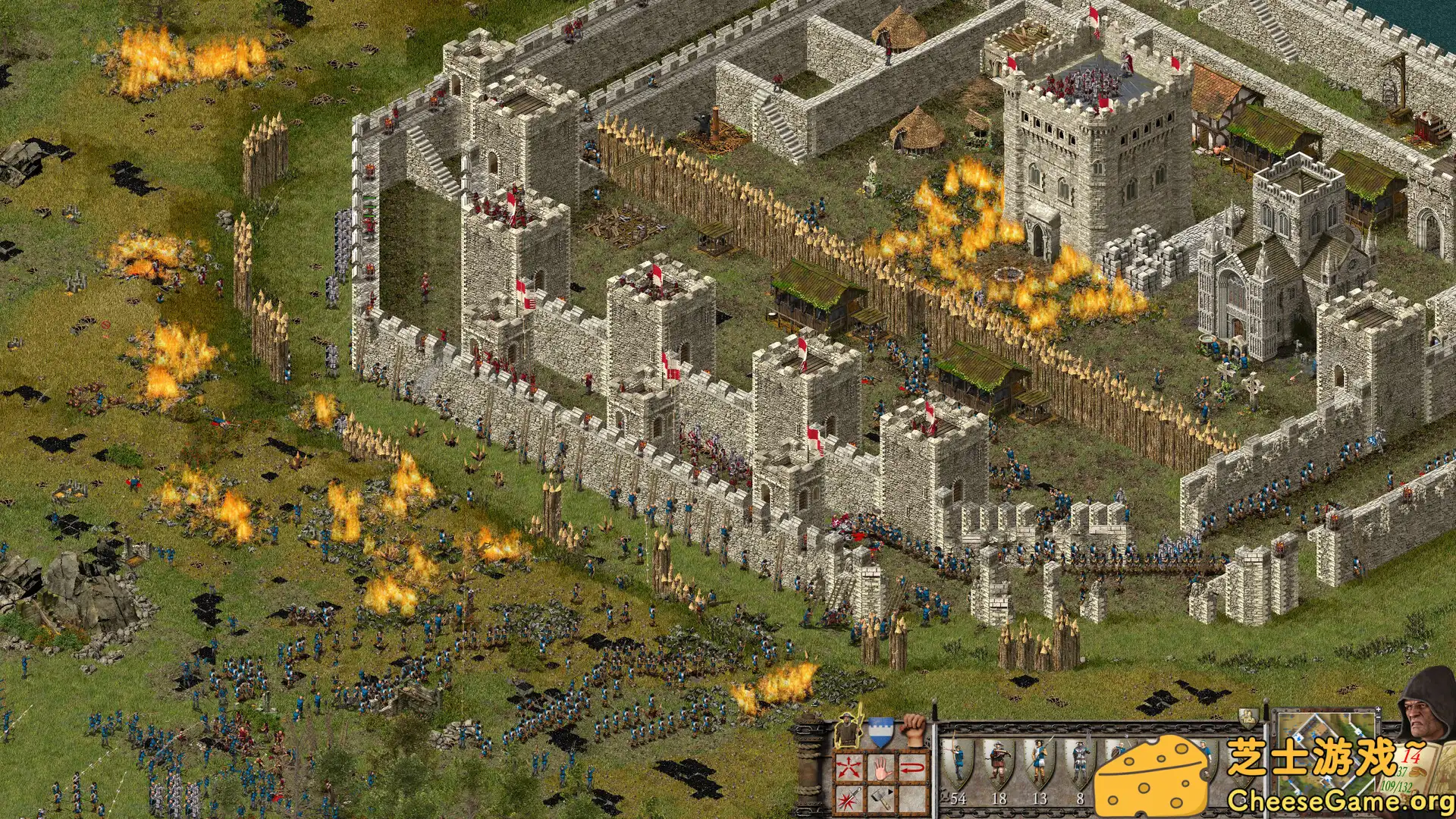The width and height of the screenshot is (1456, 819).
Task: Click the disperse formation star-arrows icon
Action: [x=849, y=767]
